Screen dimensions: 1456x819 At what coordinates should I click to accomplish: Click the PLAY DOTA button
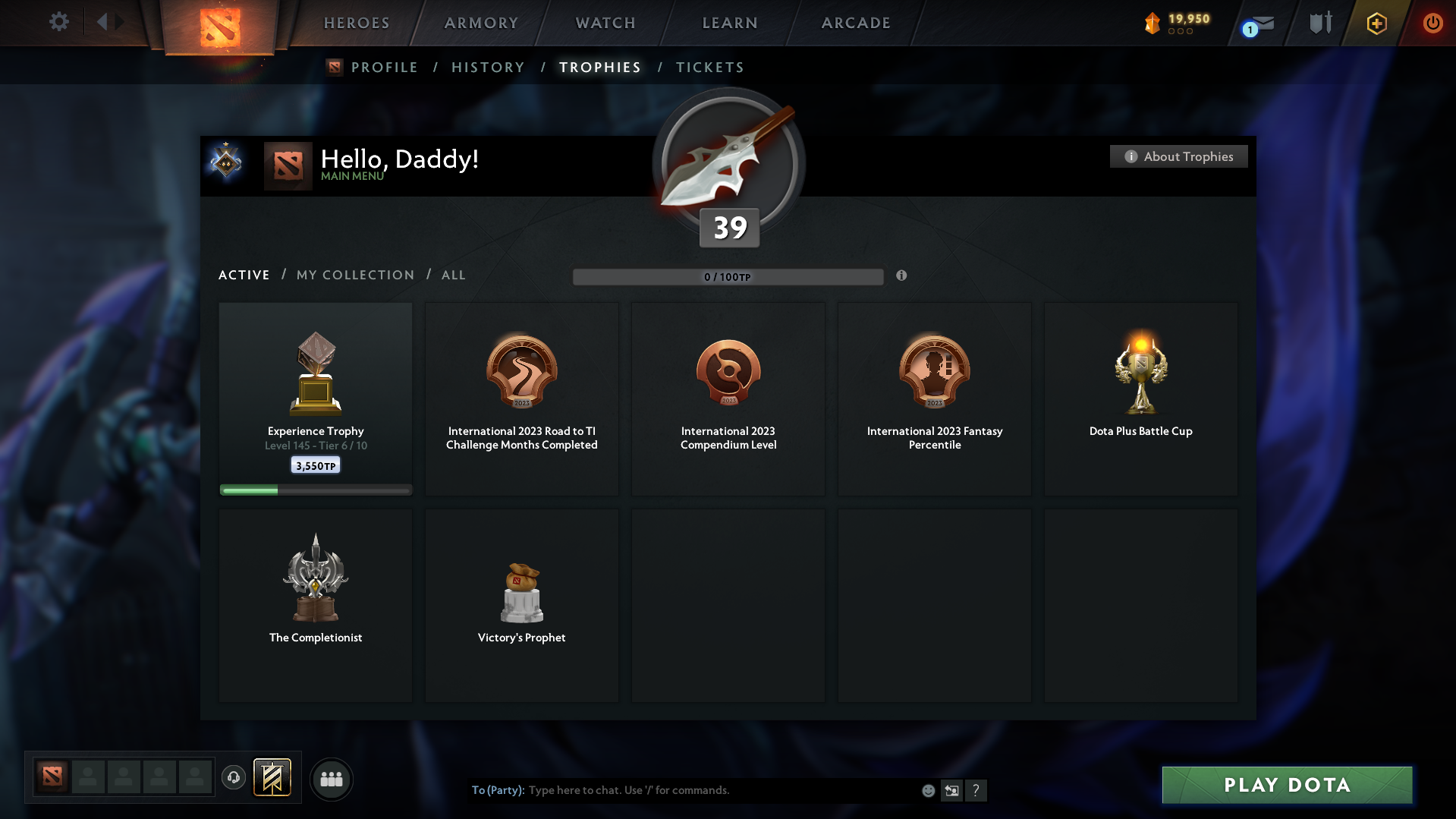pyautogui.click(x=1286, y=786)
